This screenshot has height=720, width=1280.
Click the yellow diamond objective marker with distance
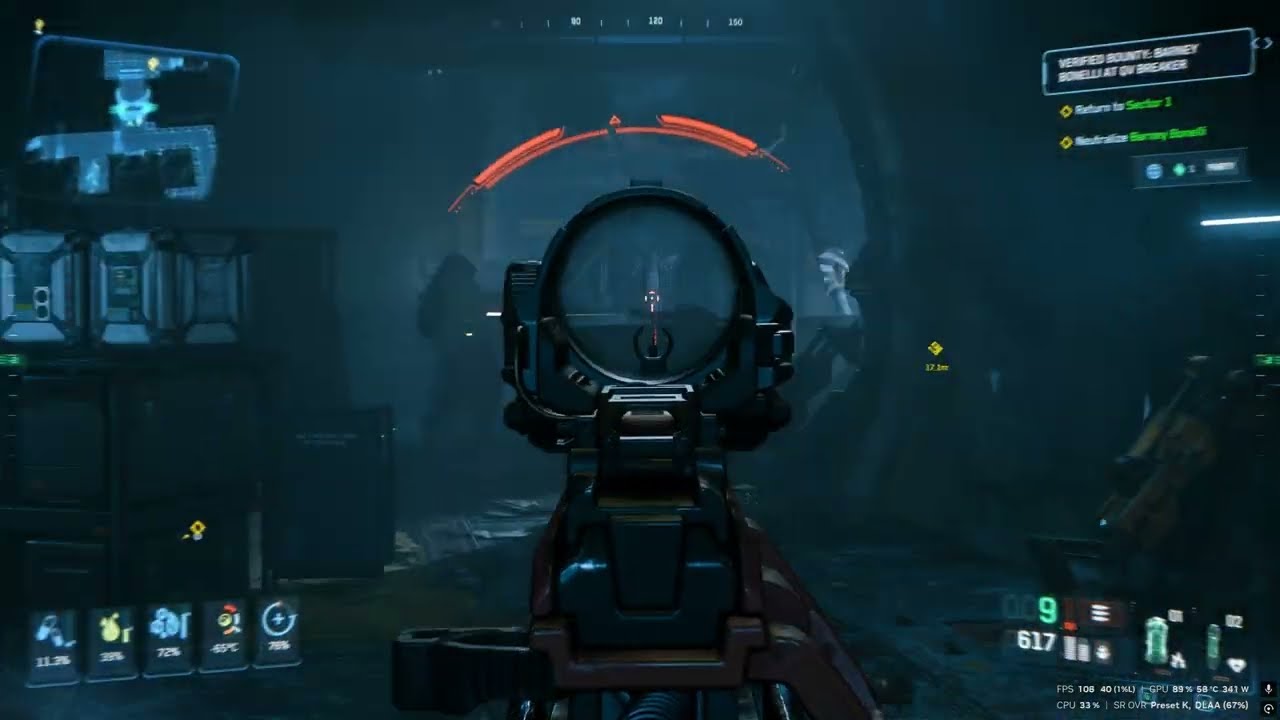click(x=936, y=348)
